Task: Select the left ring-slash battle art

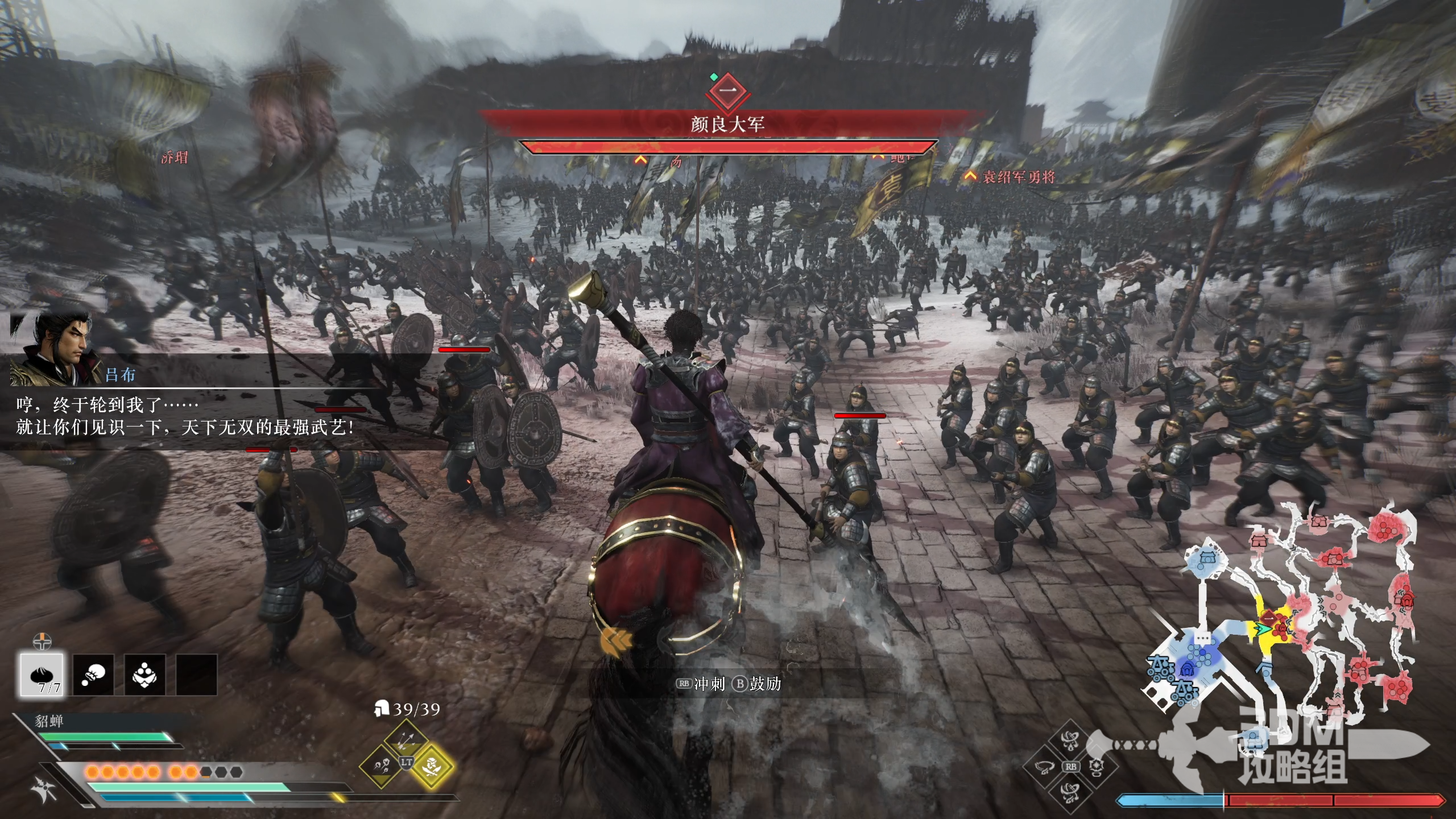Action: coord(1044,767)
